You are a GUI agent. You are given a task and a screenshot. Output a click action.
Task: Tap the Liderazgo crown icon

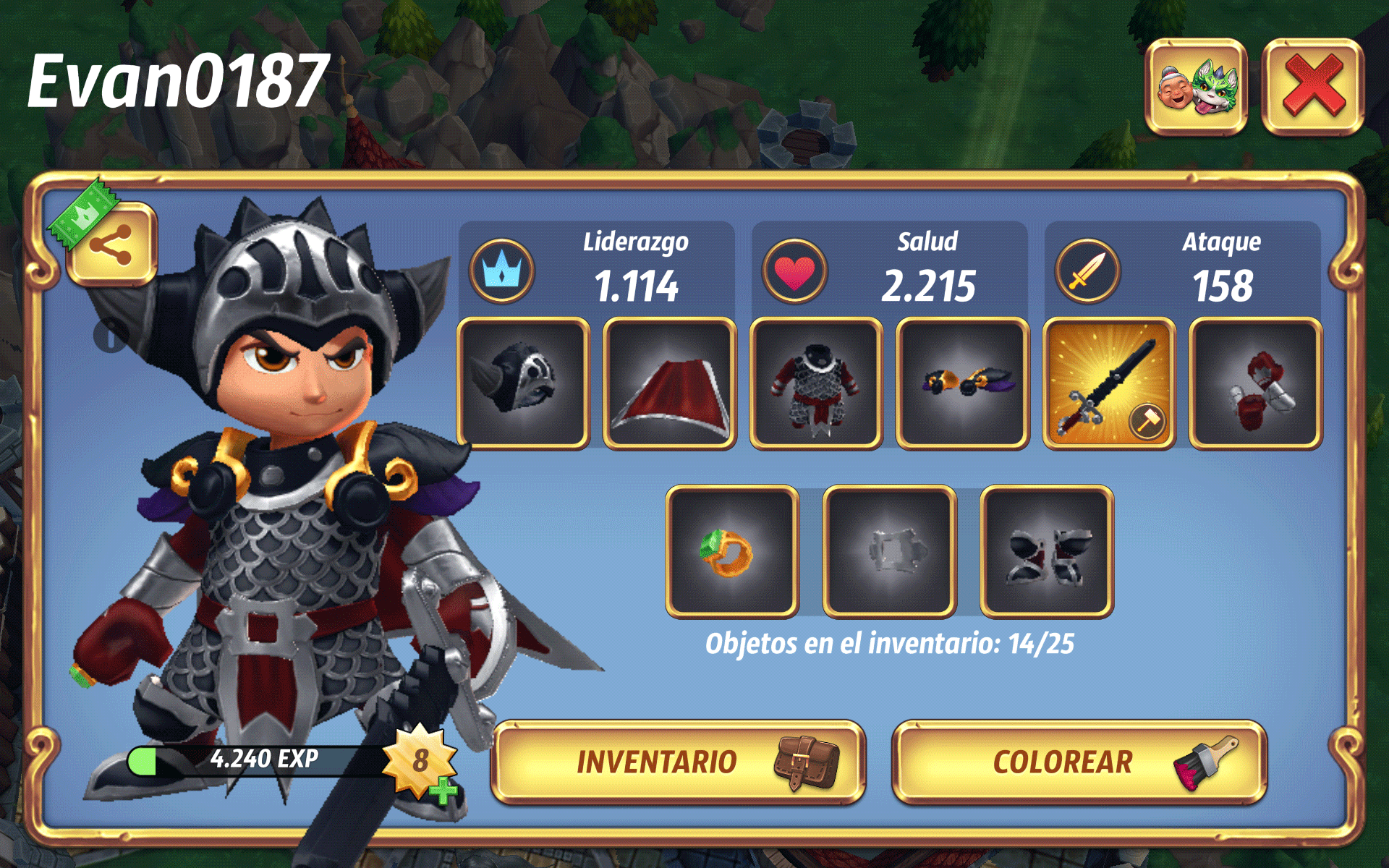(x=502, y=271)
